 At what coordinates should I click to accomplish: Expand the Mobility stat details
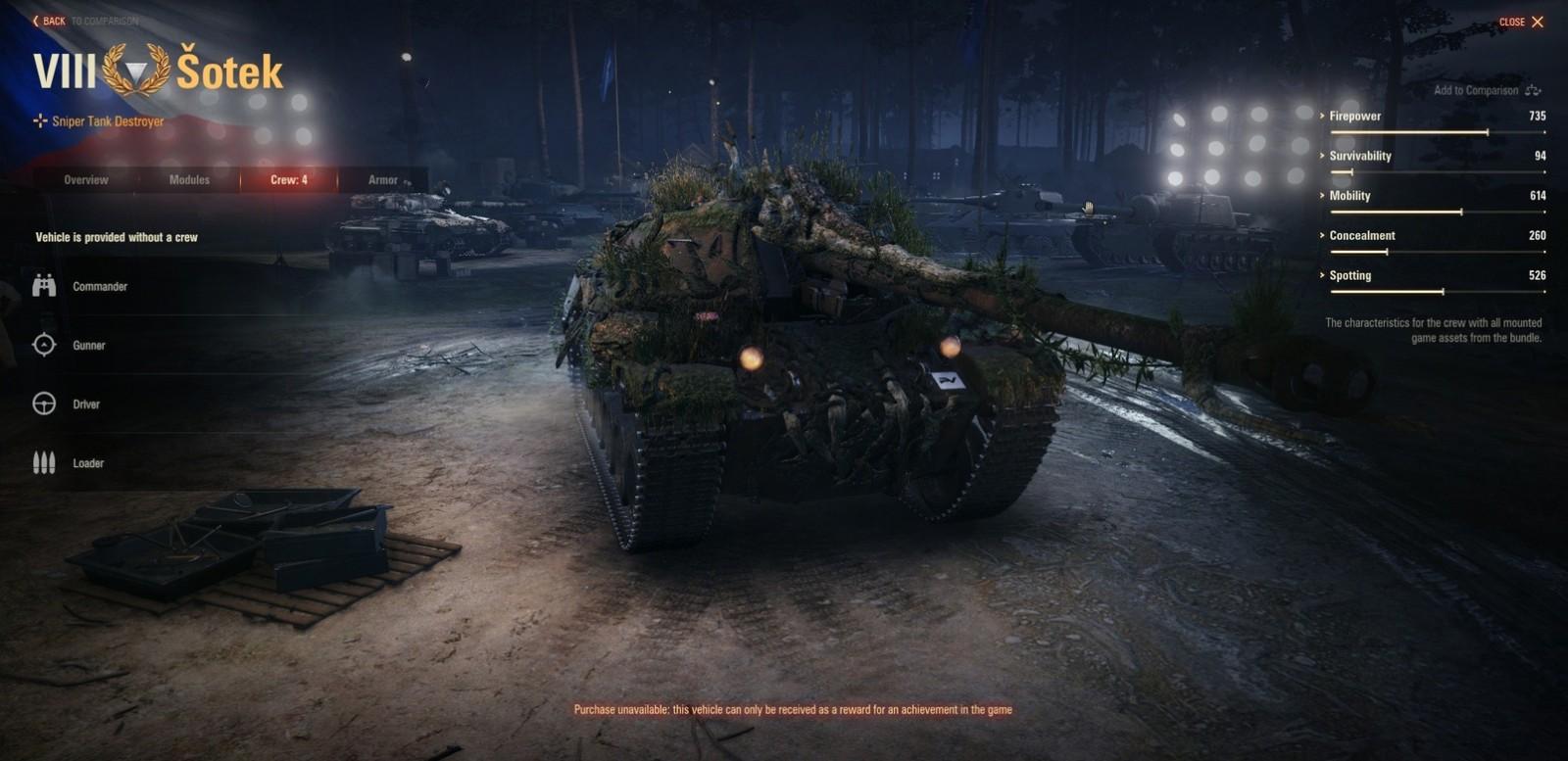(1322, 195)
